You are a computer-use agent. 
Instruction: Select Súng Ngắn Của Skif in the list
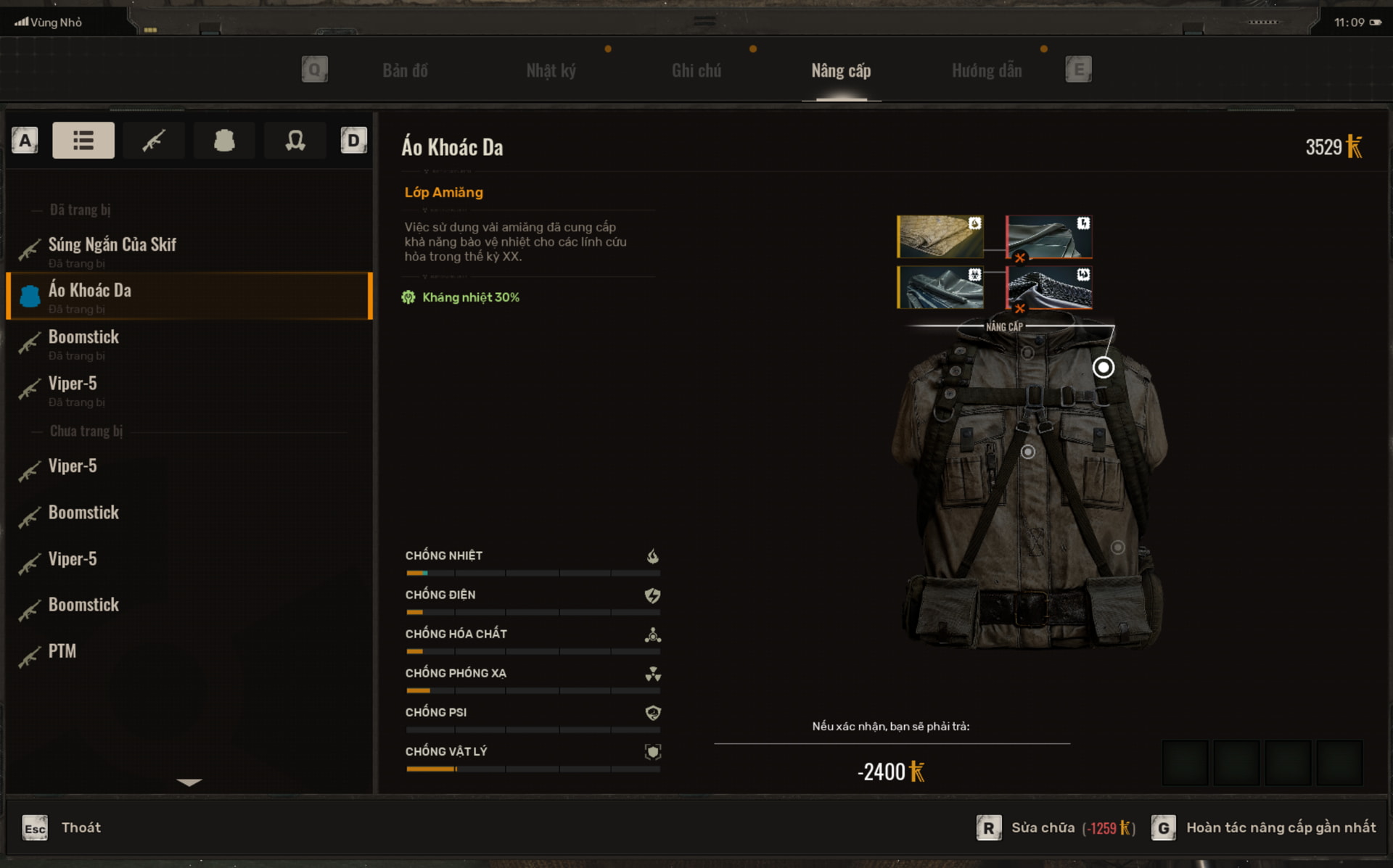(x=112, y=245)
